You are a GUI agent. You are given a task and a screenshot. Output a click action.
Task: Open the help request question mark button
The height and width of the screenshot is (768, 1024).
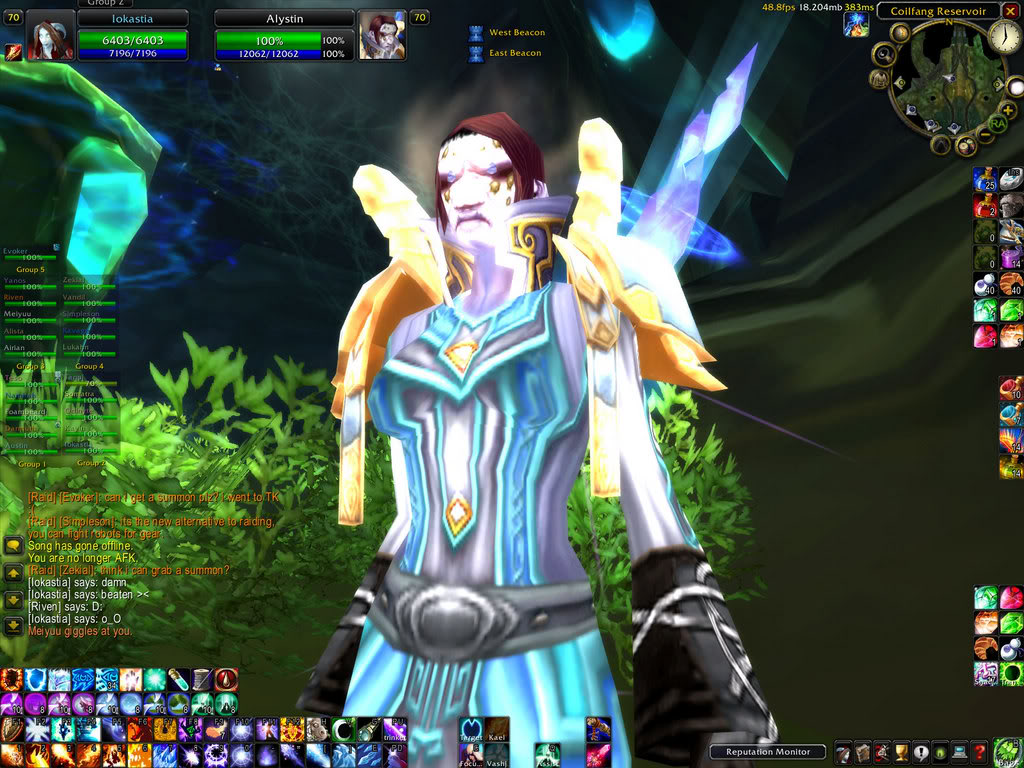[980, 753]
